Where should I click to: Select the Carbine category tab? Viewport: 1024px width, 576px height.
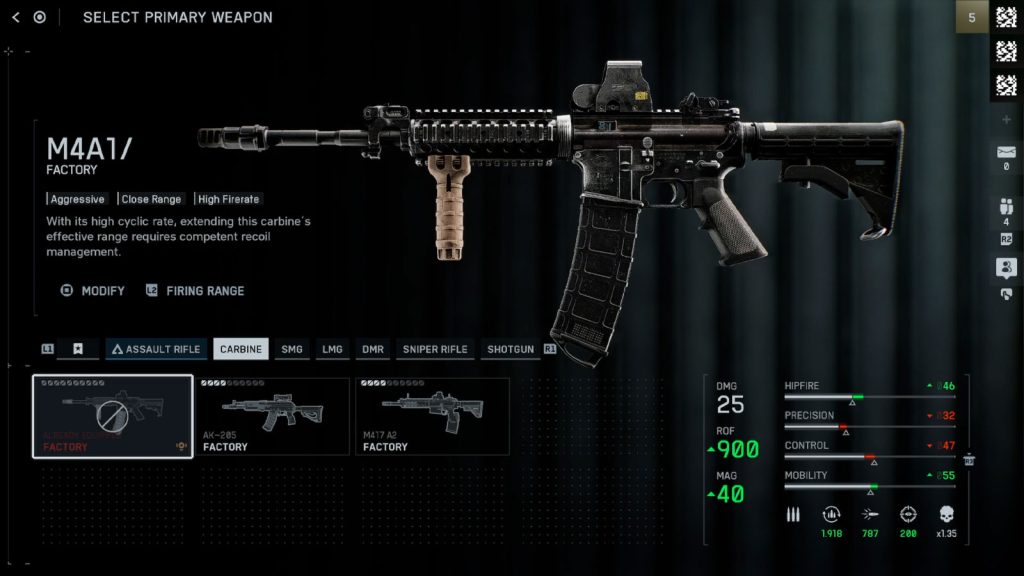click(x=241, y=349)
